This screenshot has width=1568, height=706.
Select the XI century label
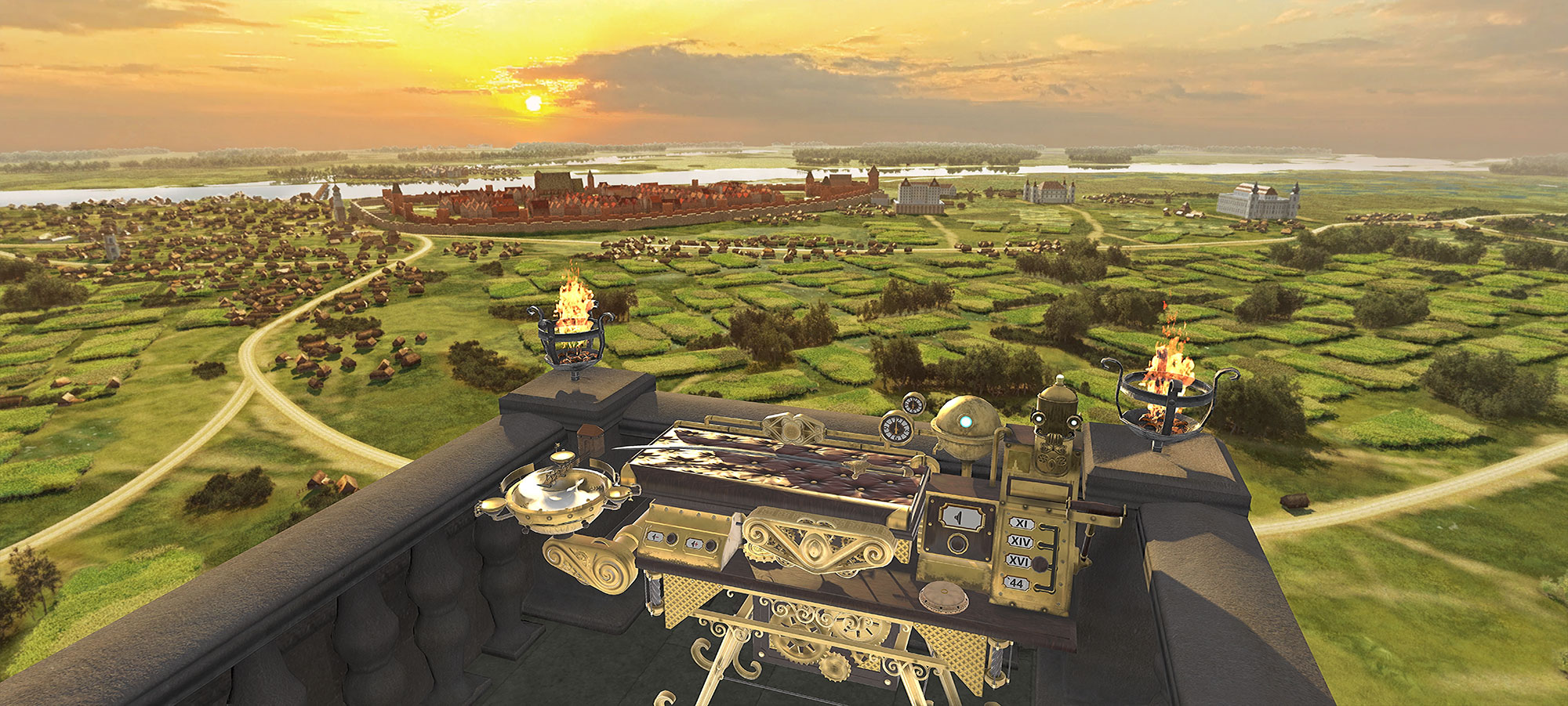(x=1021, y=523)
